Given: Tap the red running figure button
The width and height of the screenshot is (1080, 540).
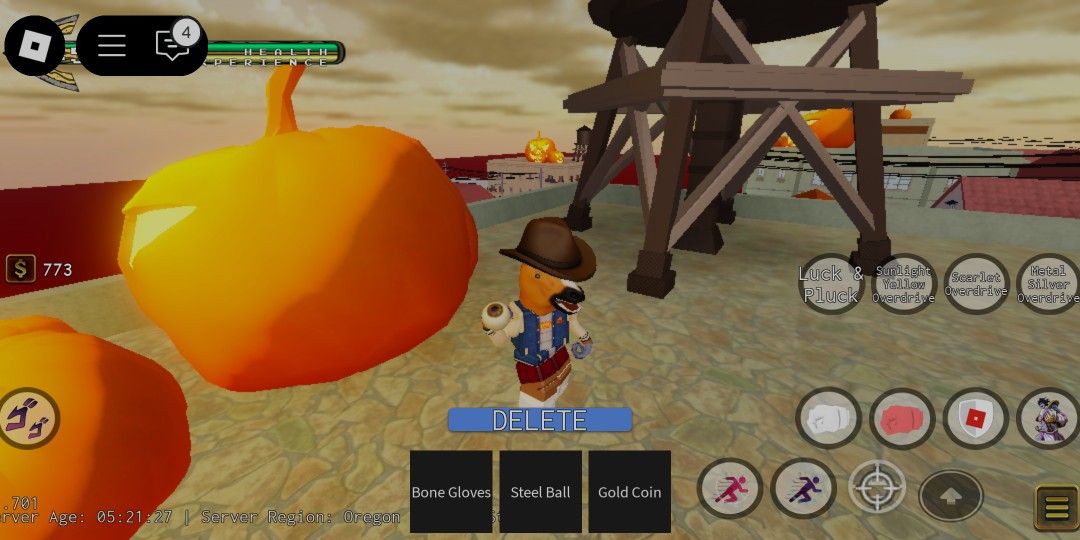Looking at the screenshot, I should (x=730, y=488).
